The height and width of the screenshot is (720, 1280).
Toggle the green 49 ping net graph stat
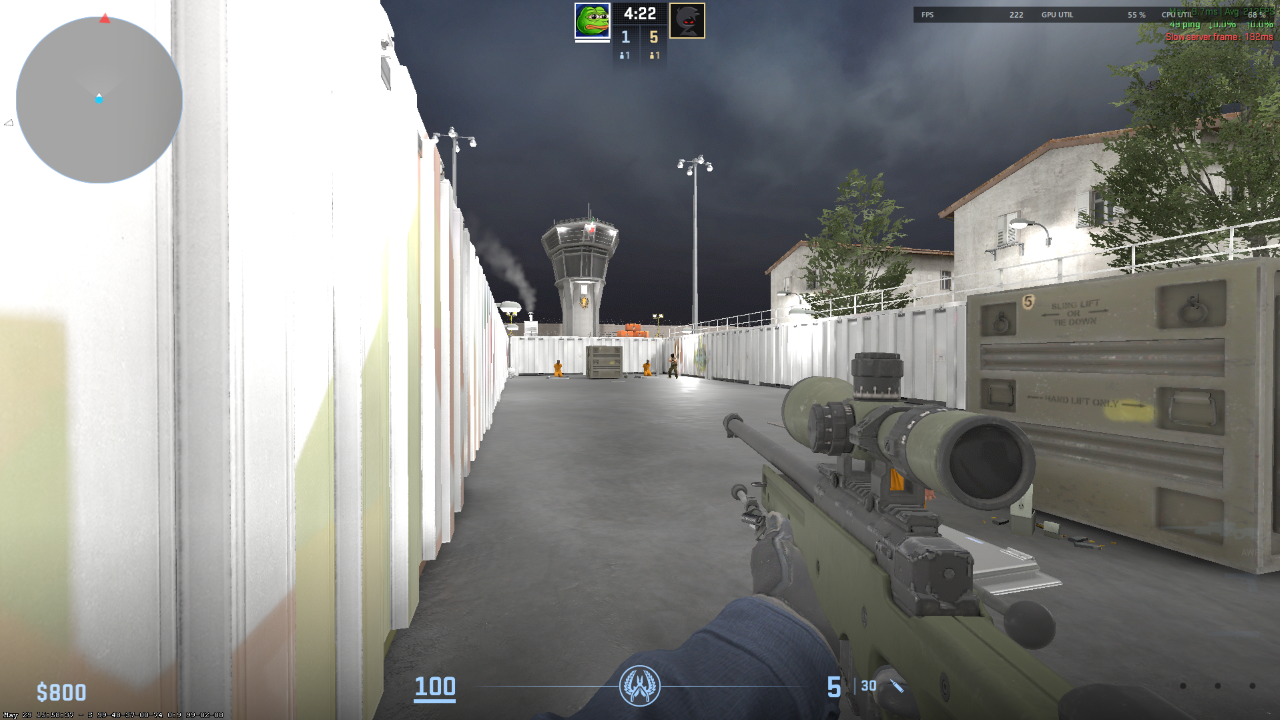(1185, 26)
